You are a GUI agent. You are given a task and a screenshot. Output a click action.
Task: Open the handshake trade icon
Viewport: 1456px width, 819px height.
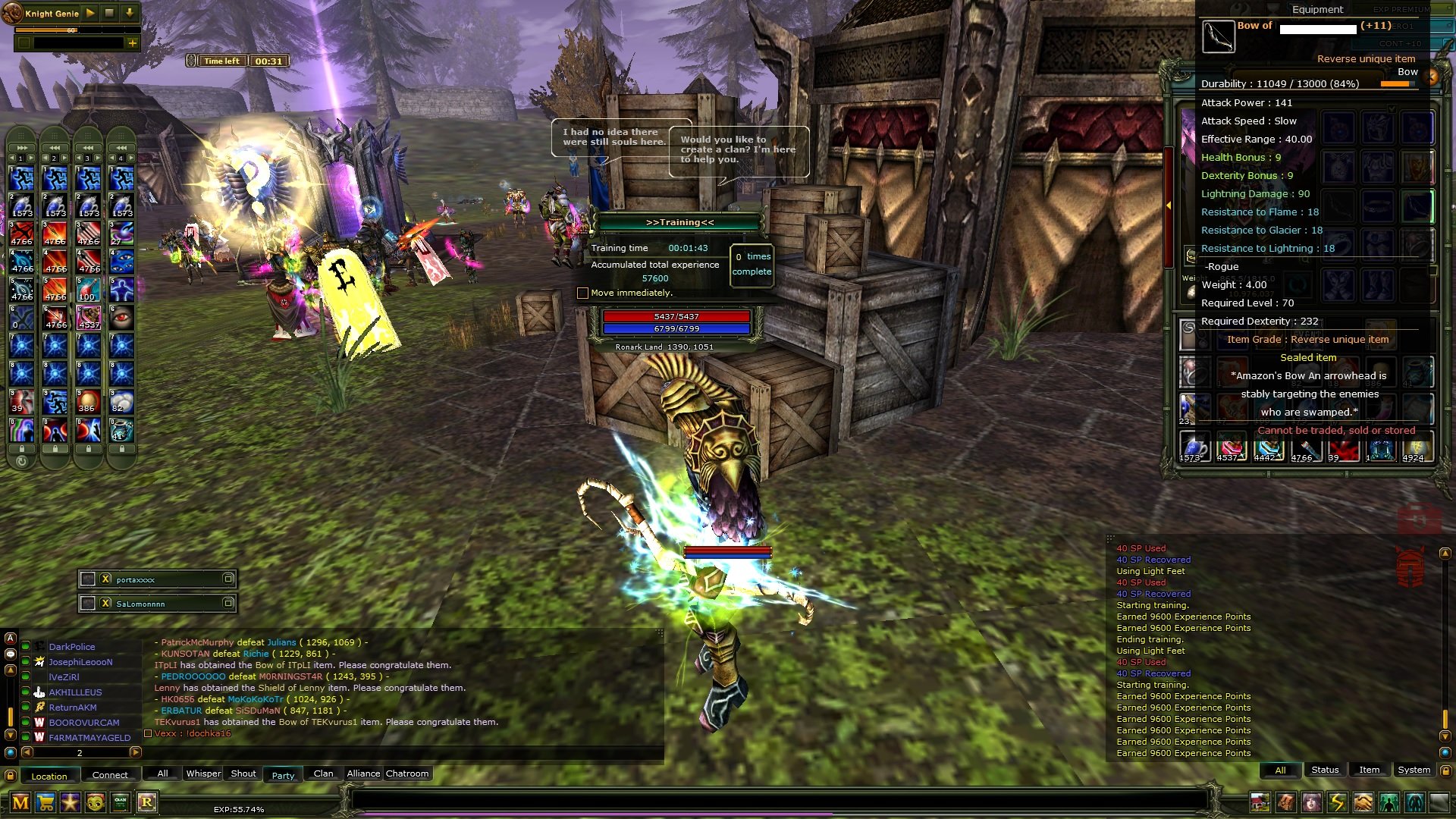click(x=1363, y=802)
